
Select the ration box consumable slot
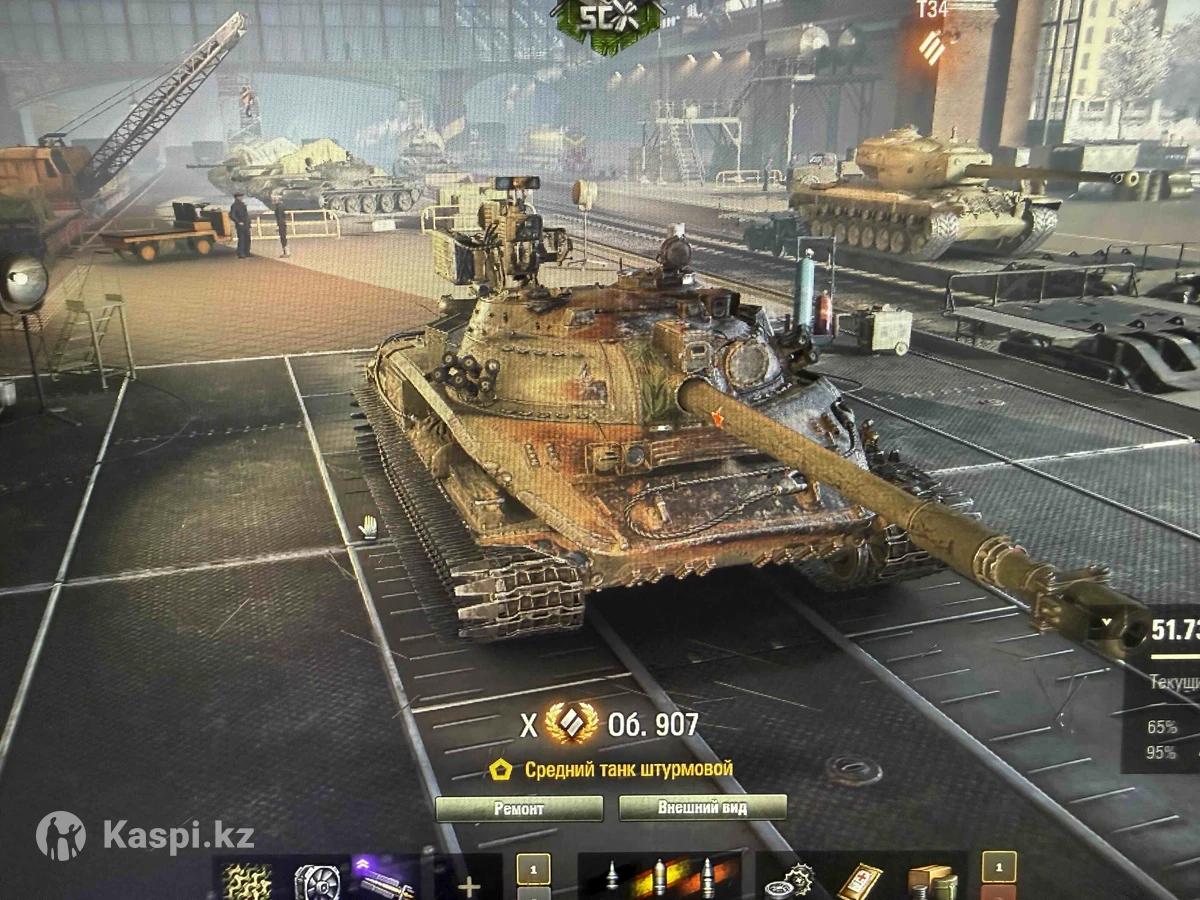click(930, 882)
